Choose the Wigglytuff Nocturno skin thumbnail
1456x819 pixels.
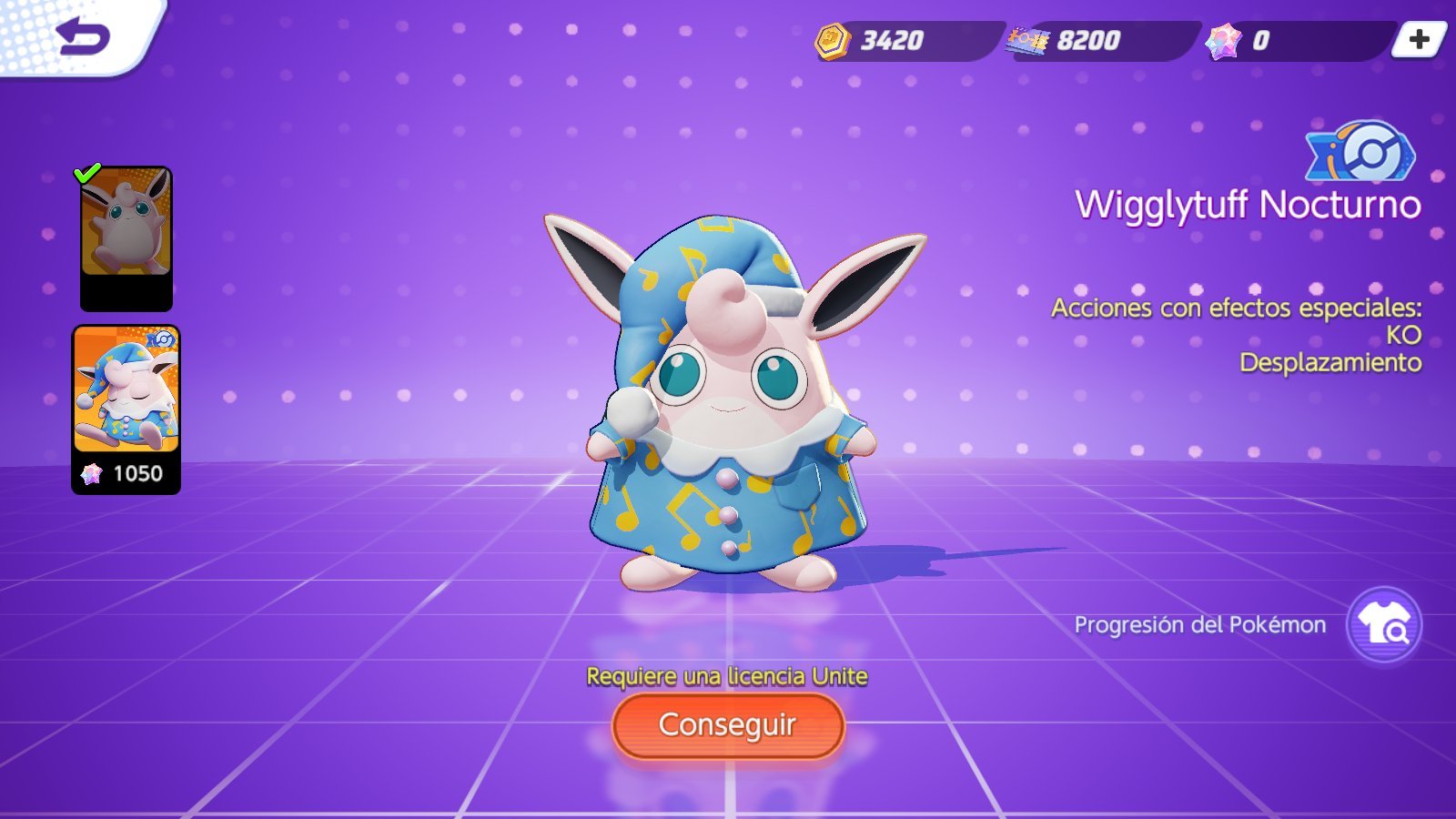click(x=126, y=408)
